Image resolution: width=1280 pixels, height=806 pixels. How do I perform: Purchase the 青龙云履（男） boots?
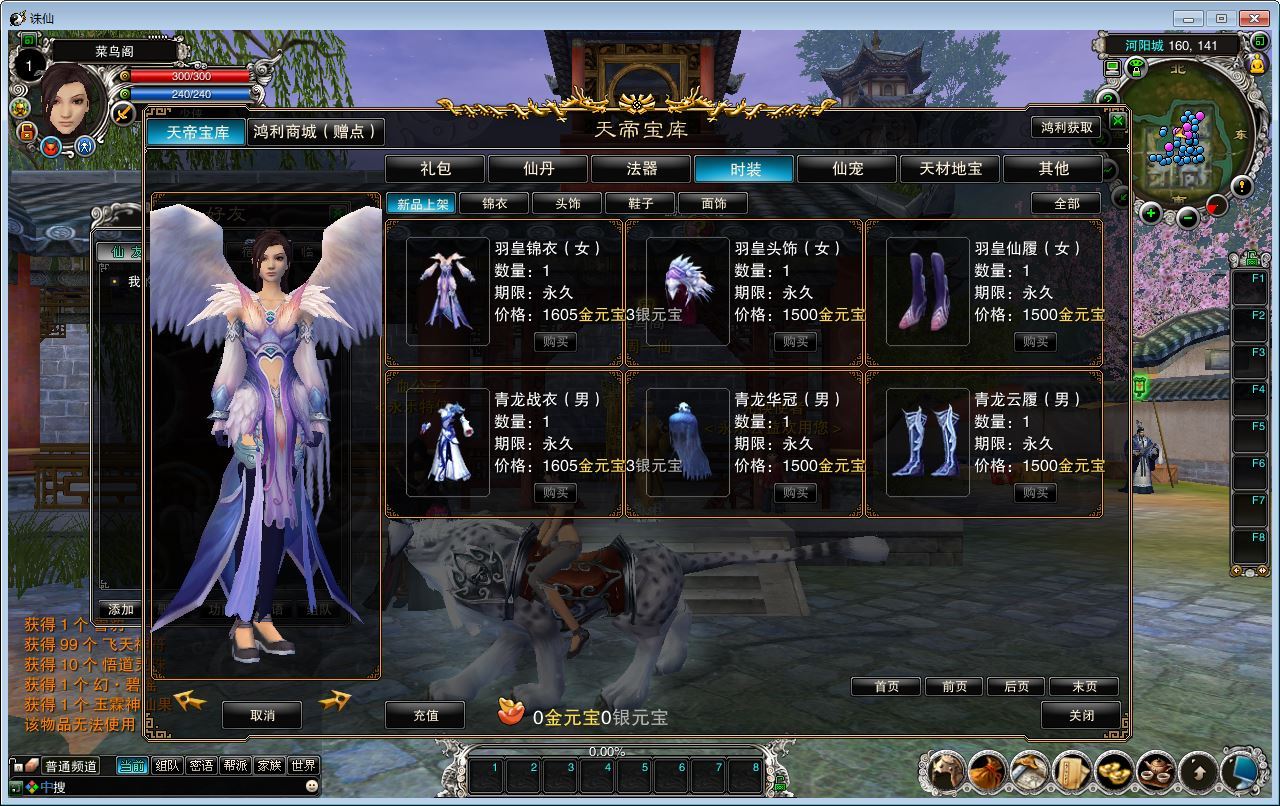(1036, 493)
